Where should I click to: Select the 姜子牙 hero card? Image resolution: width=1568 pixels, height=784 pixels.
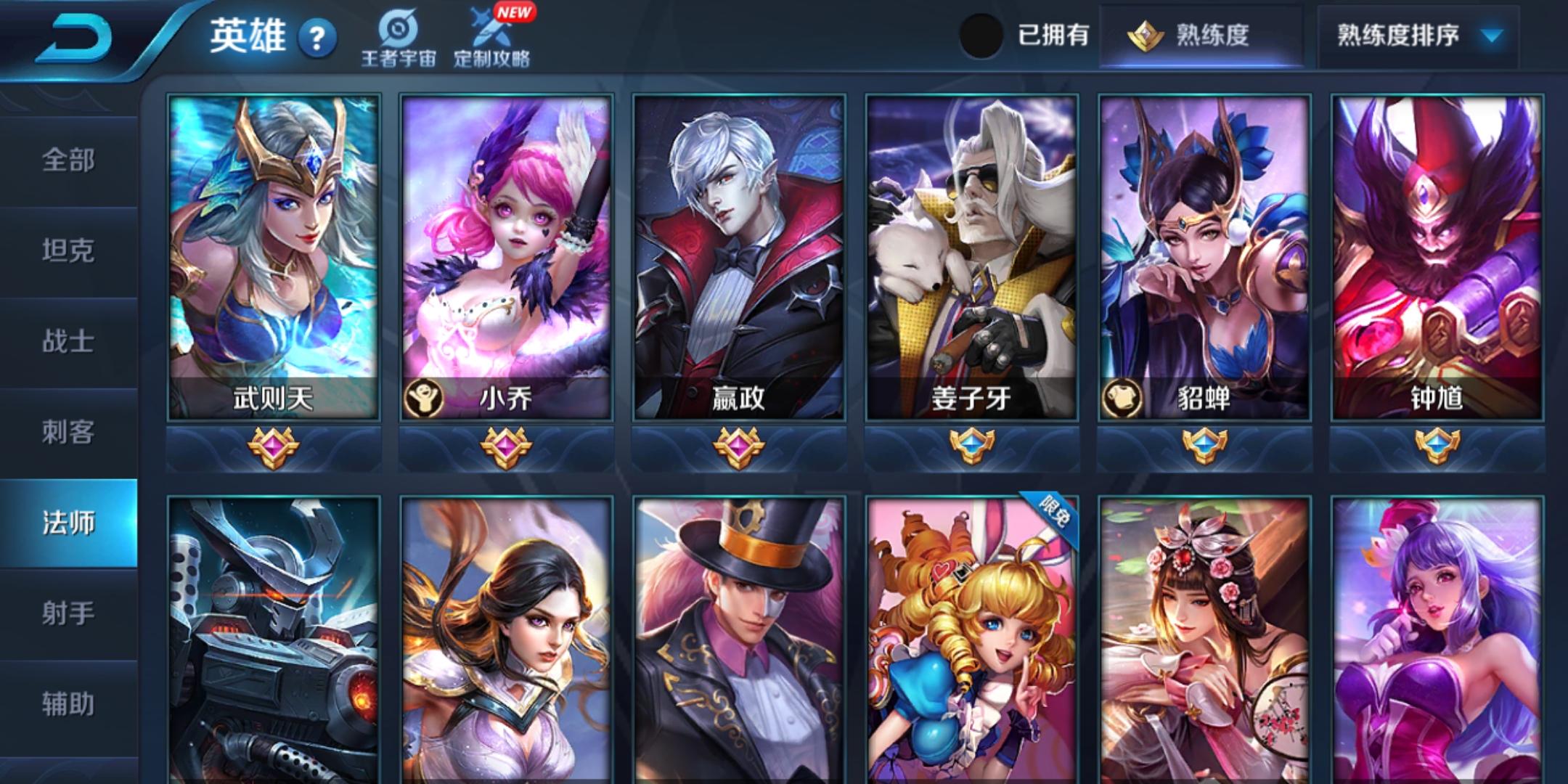point(971,258)
